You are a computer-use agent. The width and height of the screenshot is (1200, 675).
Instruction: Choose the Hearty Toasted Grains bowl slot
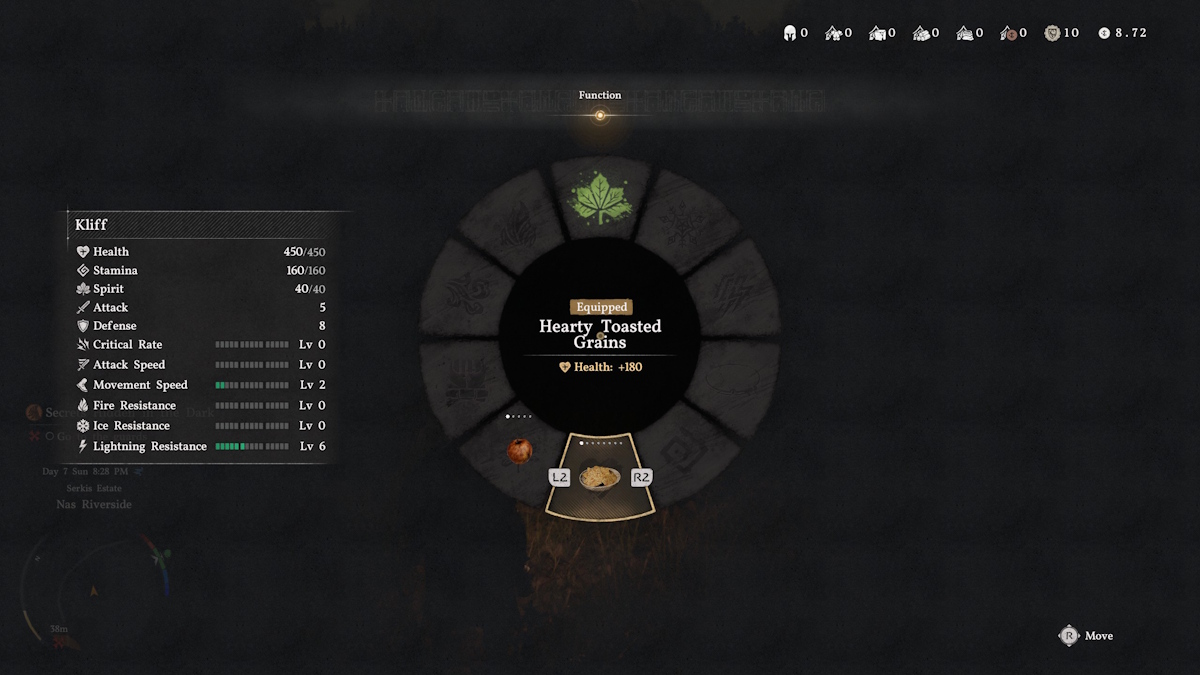pos(600,477)
